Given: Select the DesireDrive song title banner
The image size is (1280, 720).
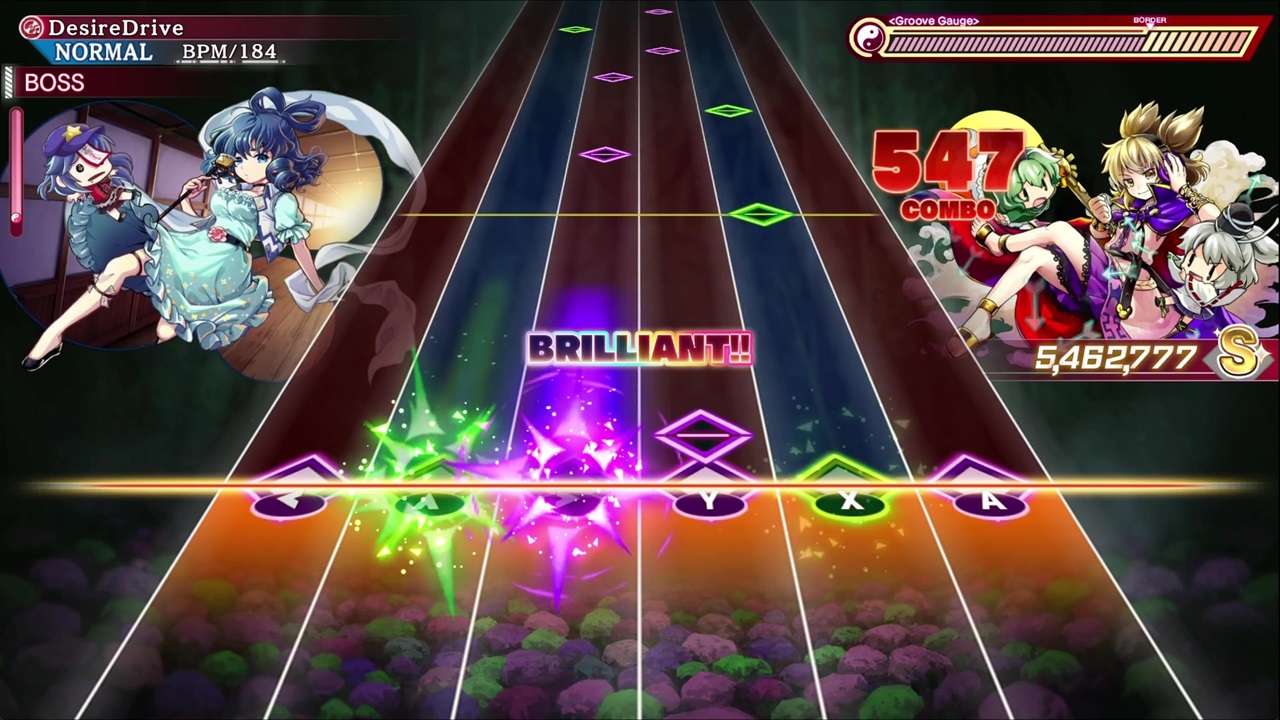Looking at the screenshot, I should [118, 27].
